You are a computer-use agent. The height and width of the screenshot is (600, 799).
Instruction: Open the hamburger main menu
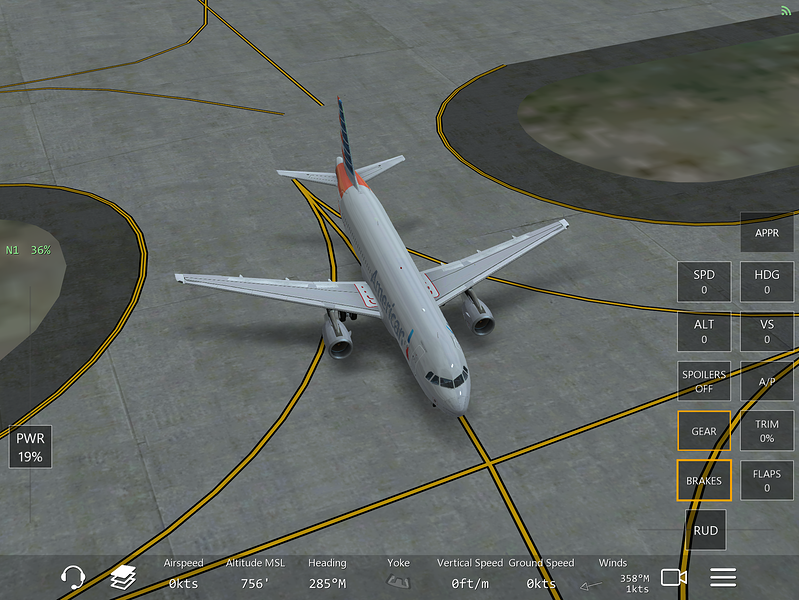(723, 577)
